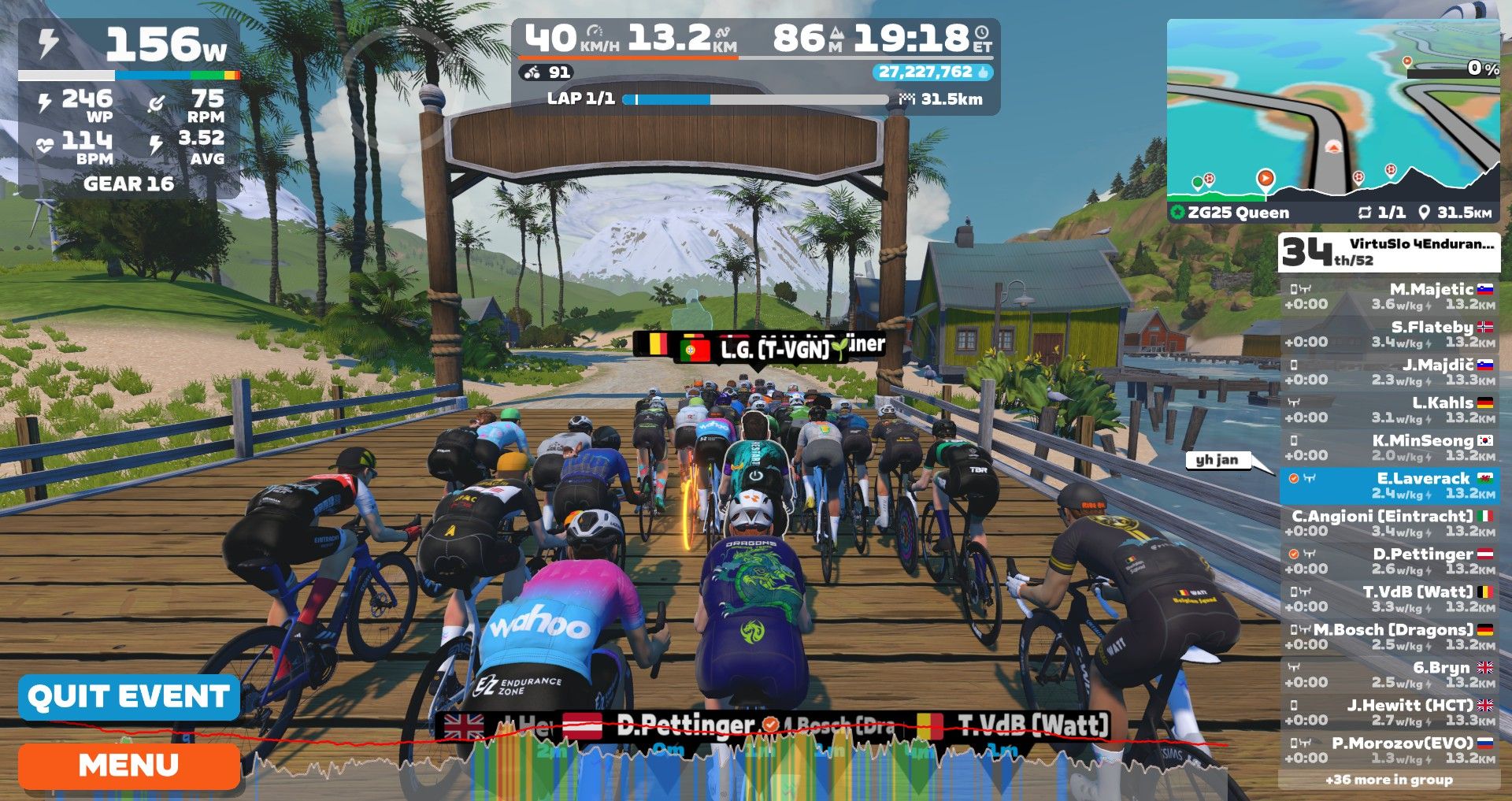Click the Quit Event button

[x=129, y=697]
